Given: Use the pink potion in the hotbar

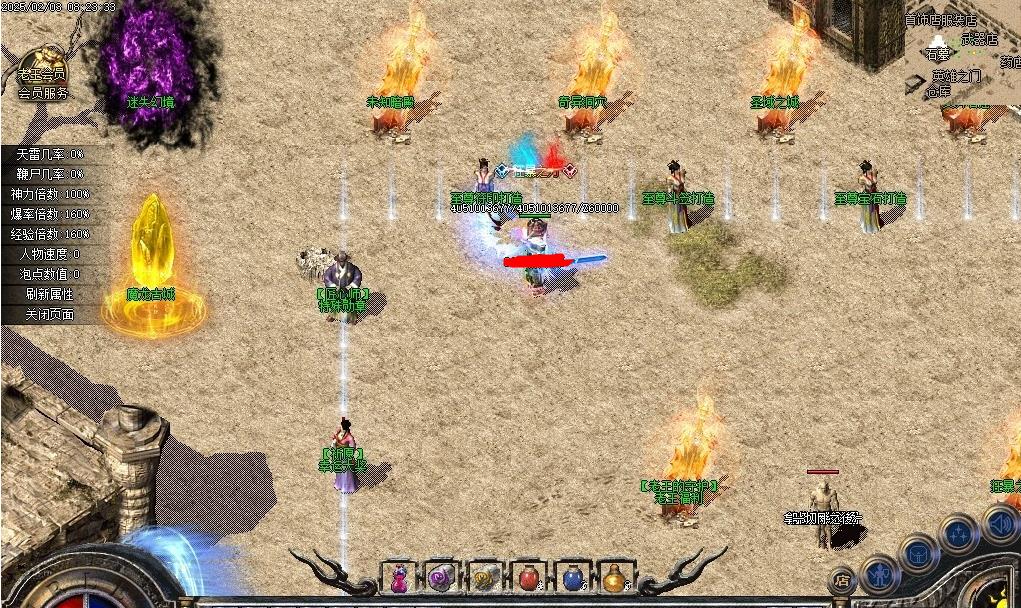Looking at the screenshot, I should coord(399,577).
